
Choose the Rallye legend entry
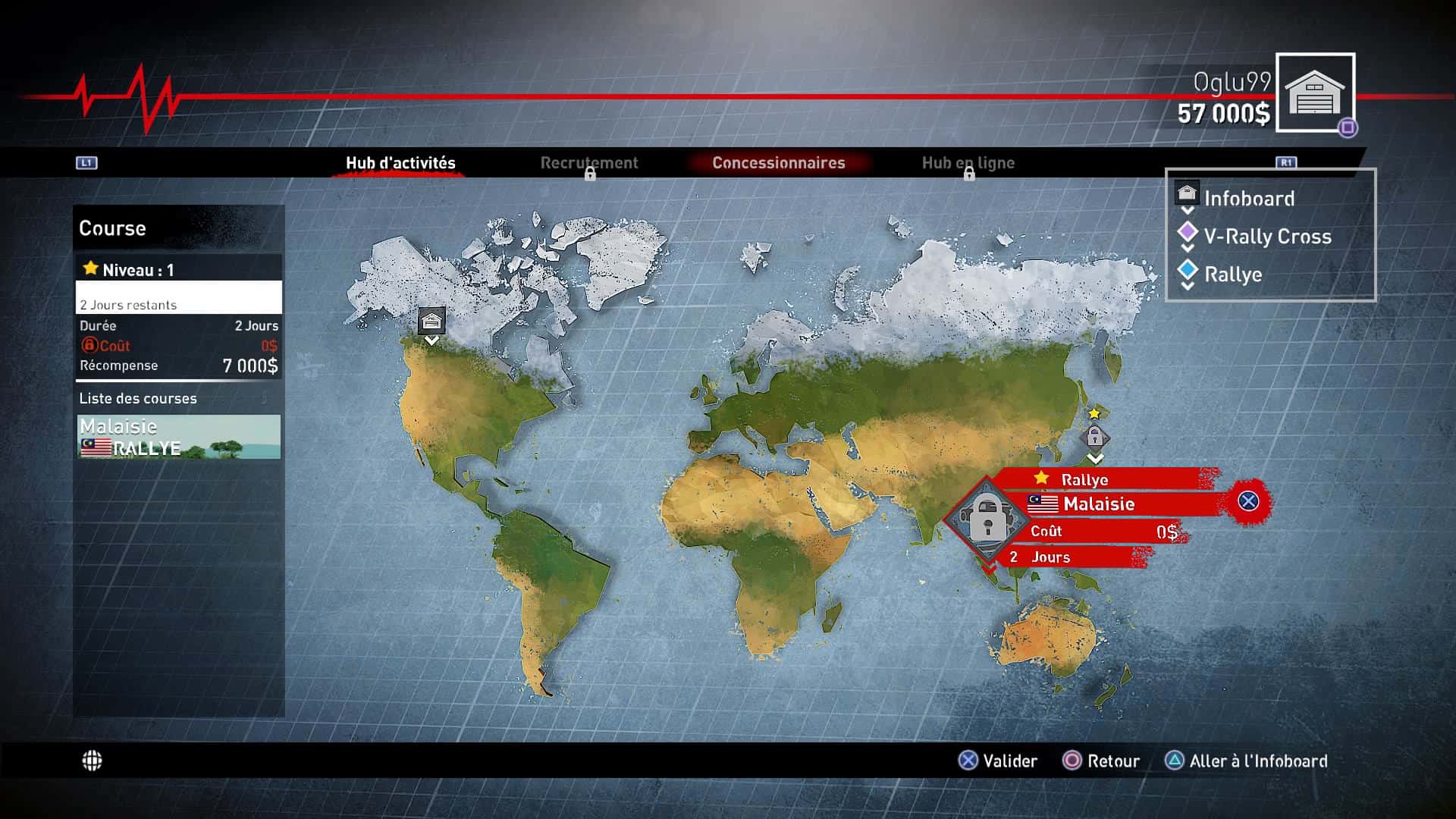1232,275
